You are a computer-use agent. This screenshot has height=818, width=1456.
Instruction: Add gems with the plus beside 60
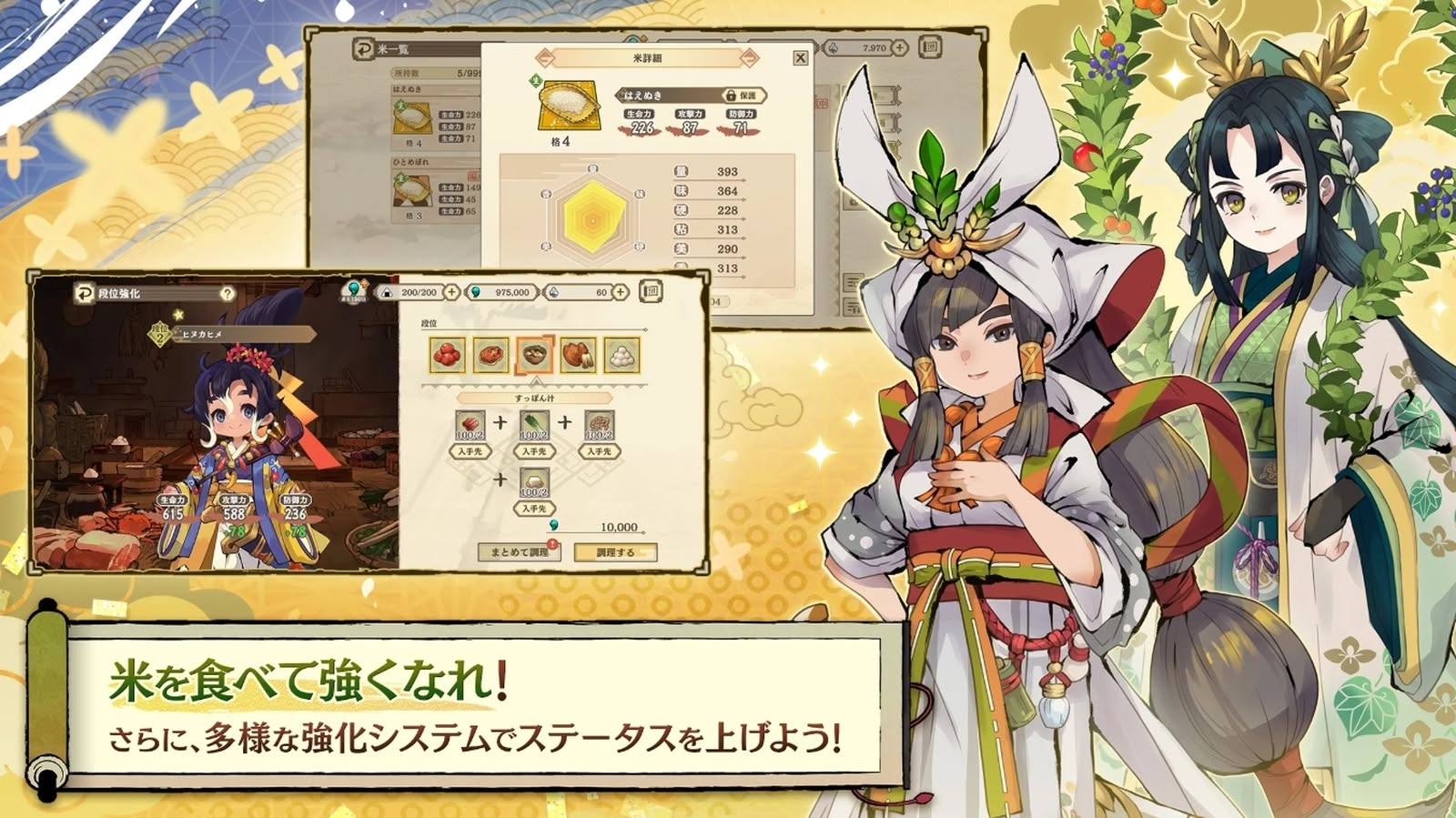(621, 292)
